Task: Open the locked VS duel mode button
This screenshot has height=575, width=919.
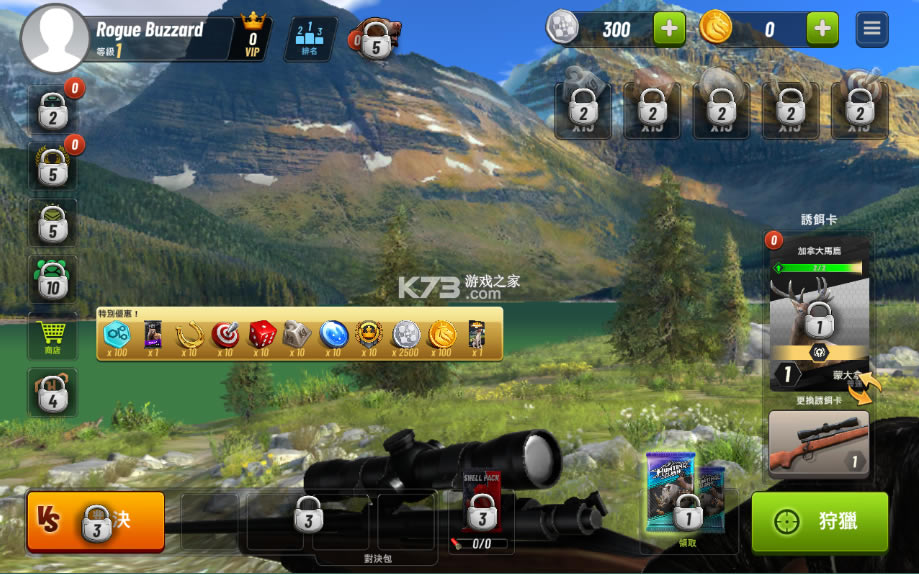Action: [x=96, y=520]
